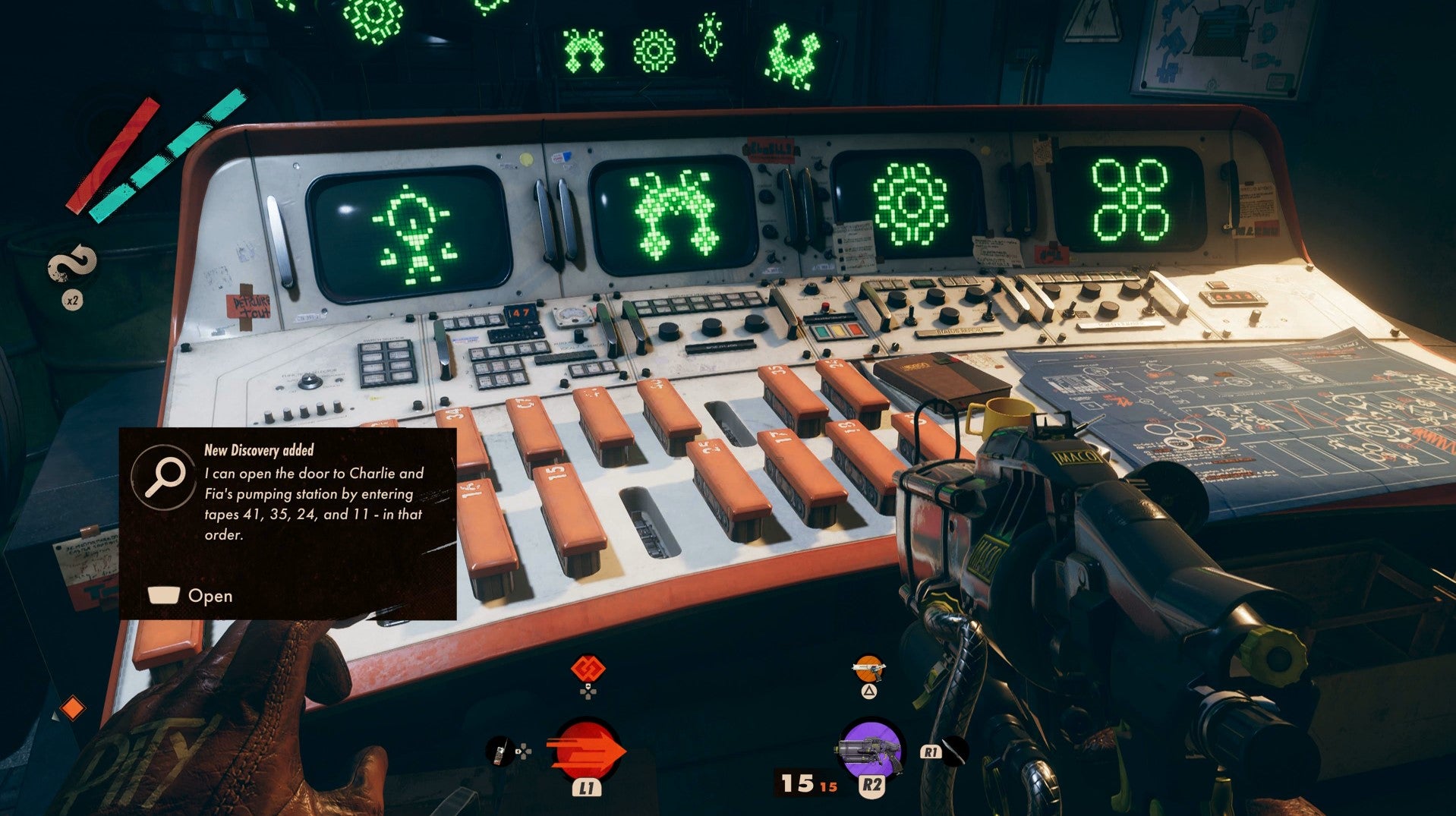Select the Hackamajig gadget icon

[499, 751]
